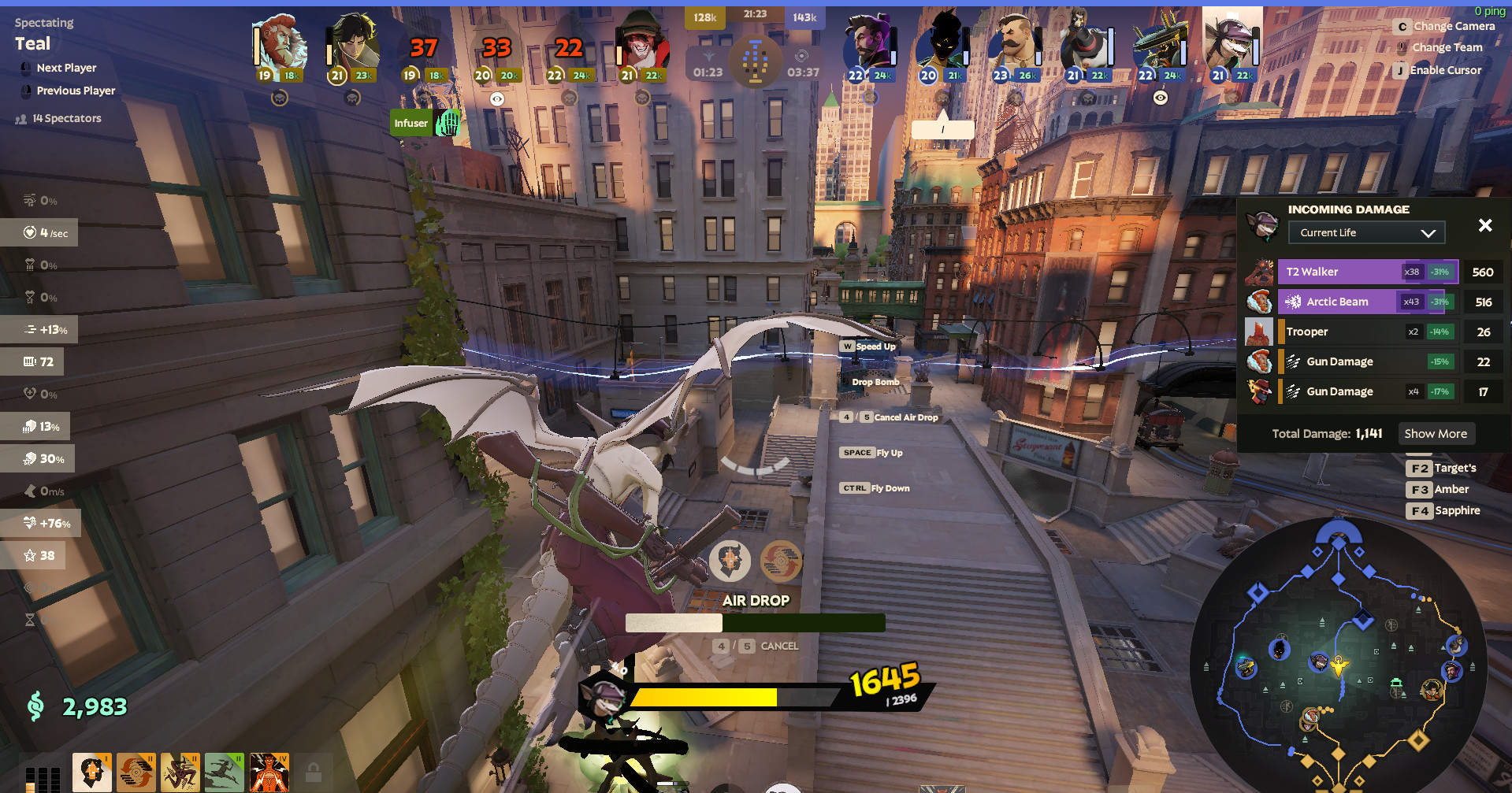Select the first perk card in the bottom bar
Image resolution: width=1512 pixels, height=793 pixels.
[x=92, y=772]
